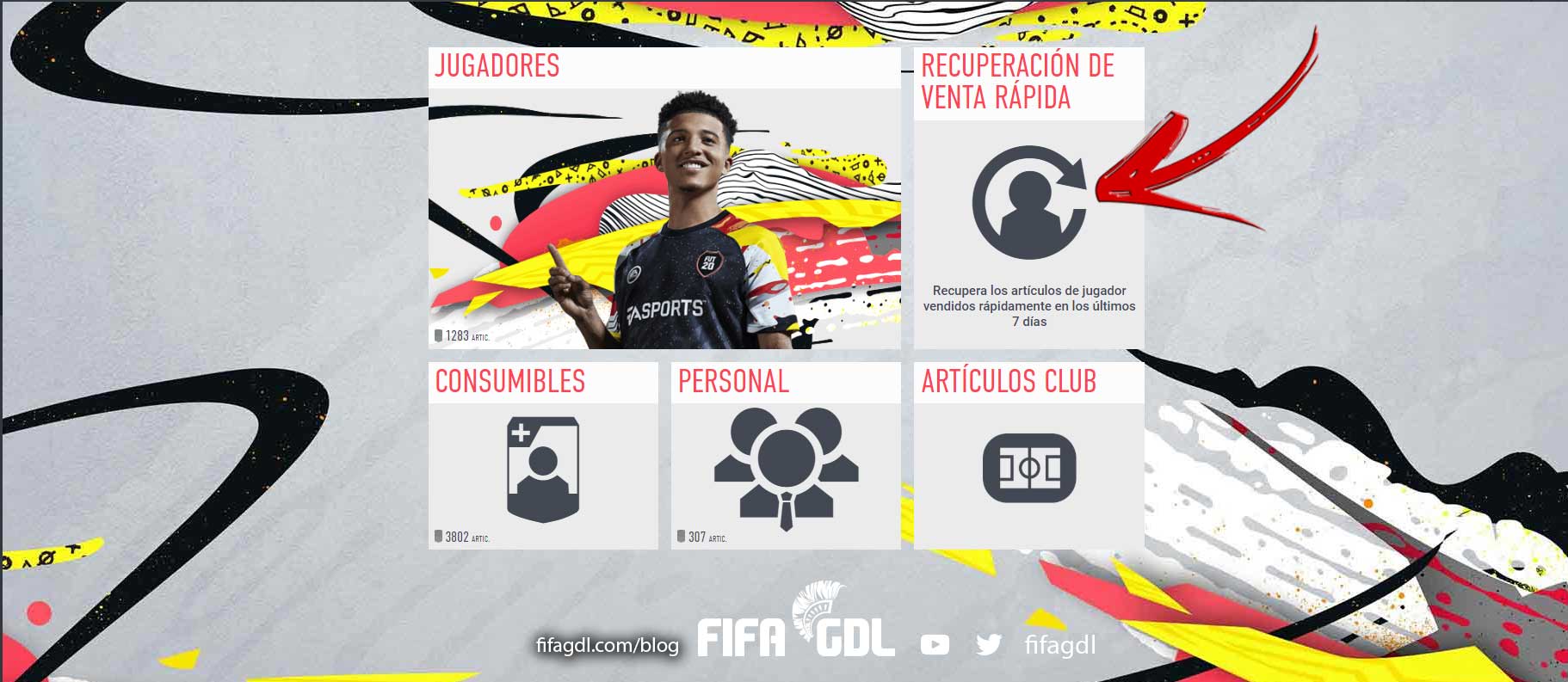Select the Artículos Club stadium icon
This screenshot has width=1568, height=682.
click(1030, 469)
